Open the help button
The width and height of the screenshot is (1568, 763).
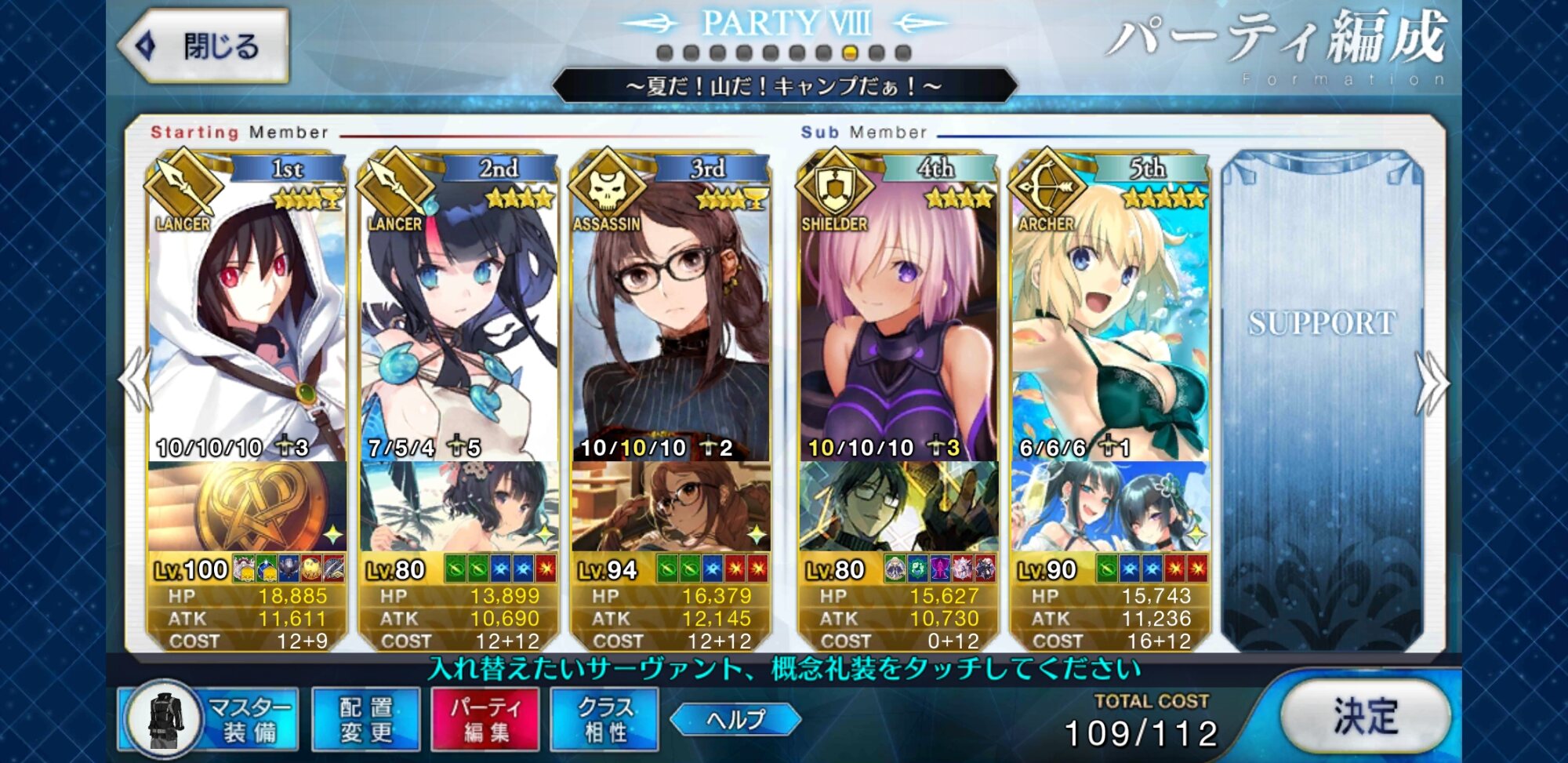[x=735, y=719]
